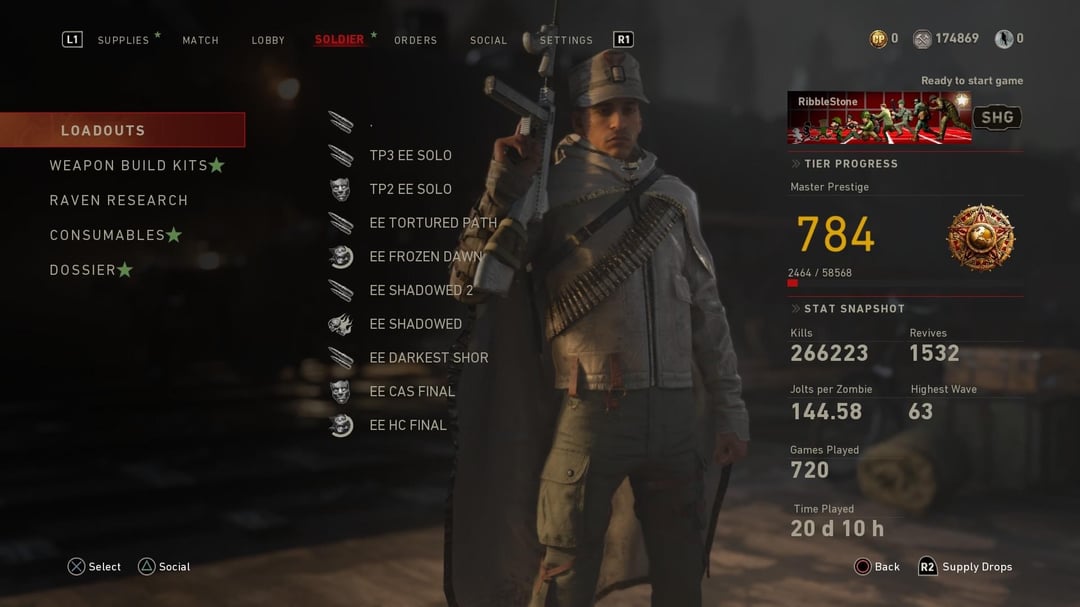This screenshot has width=1080, height=607.
Task: Switch to the Settings tab
Action: tap(566, 40)
